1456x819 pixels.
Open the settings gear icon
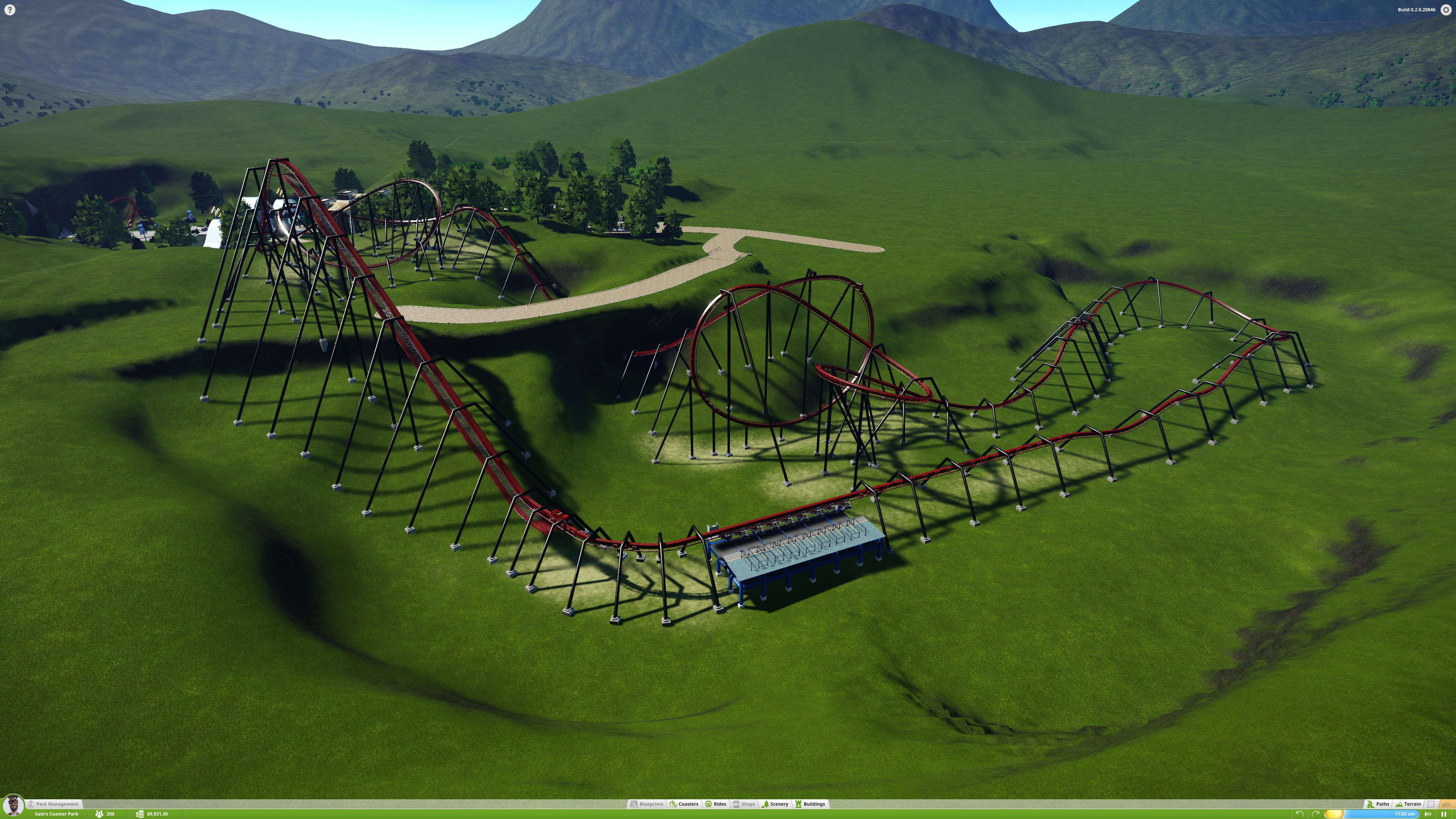[x=1446, y=9]
